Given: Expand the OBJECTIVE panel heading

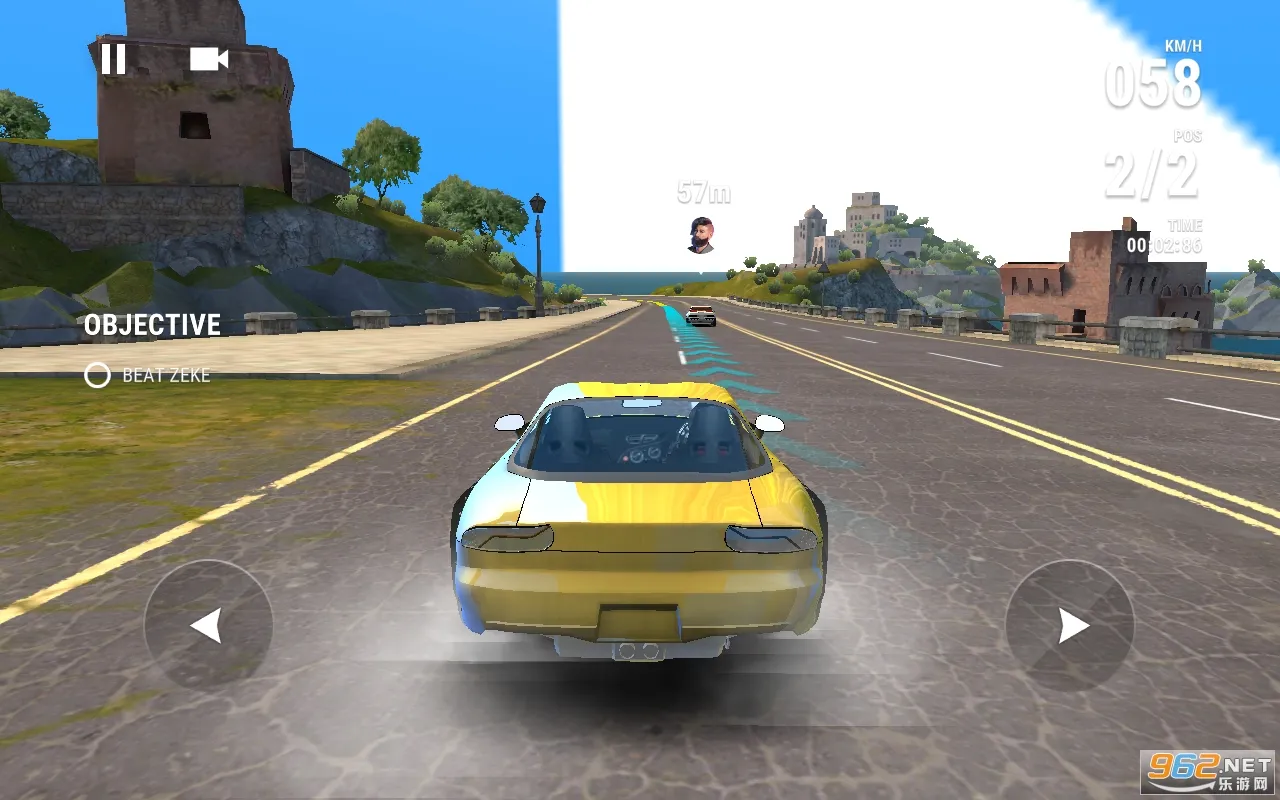Looking at the screenshot, I should [x=152, y=325].
